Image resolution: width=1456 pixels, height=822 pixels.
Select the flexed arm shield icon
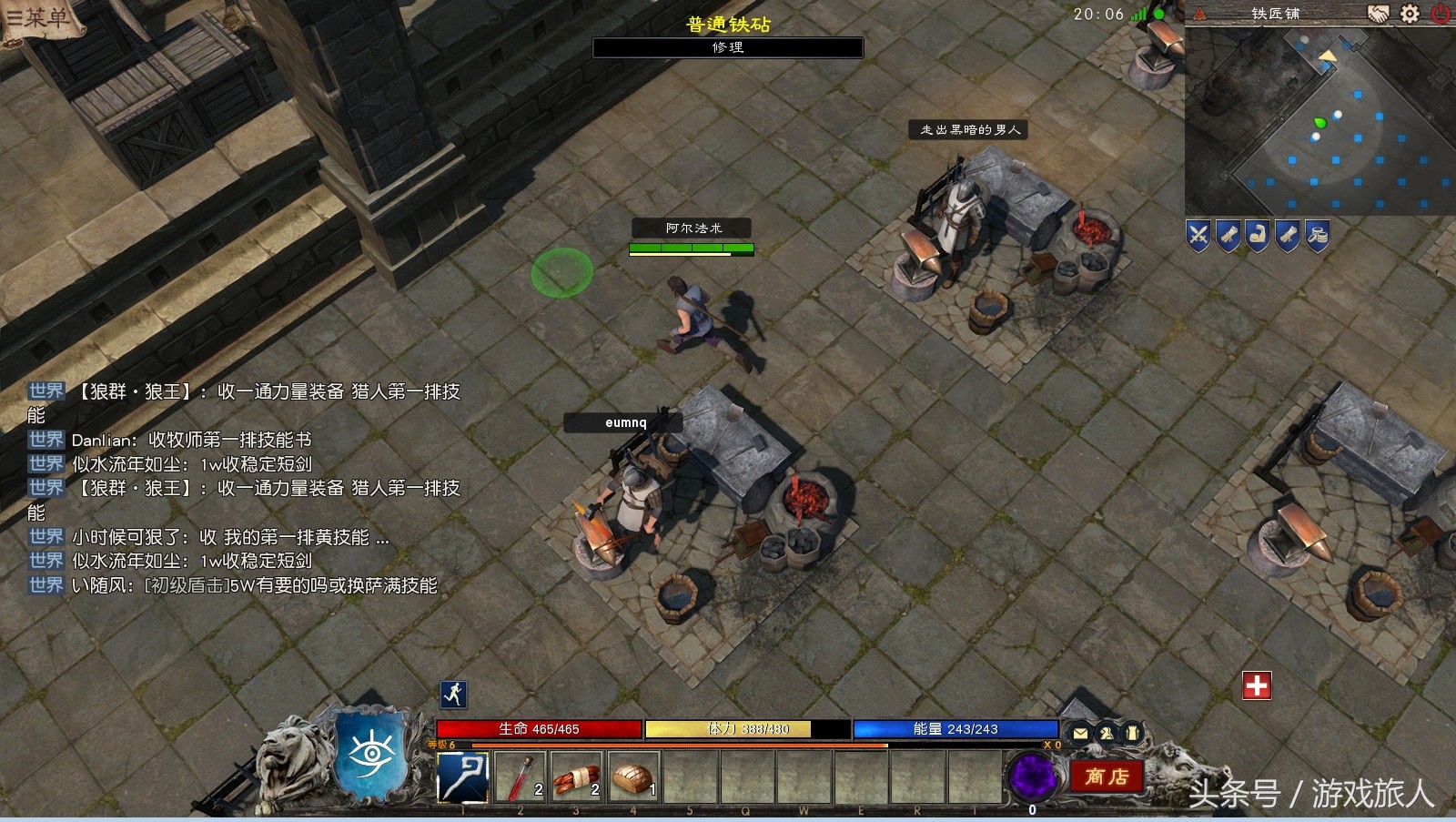(x=1258, y=236)
